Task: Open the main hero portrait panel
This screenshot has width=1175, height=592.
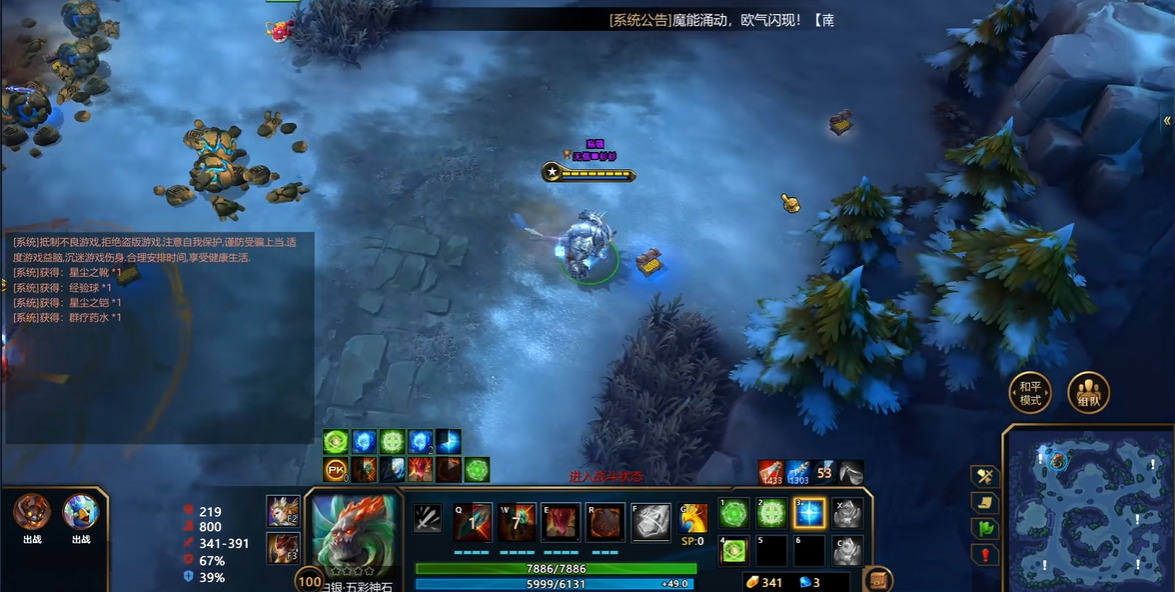Action: (353, 531)
